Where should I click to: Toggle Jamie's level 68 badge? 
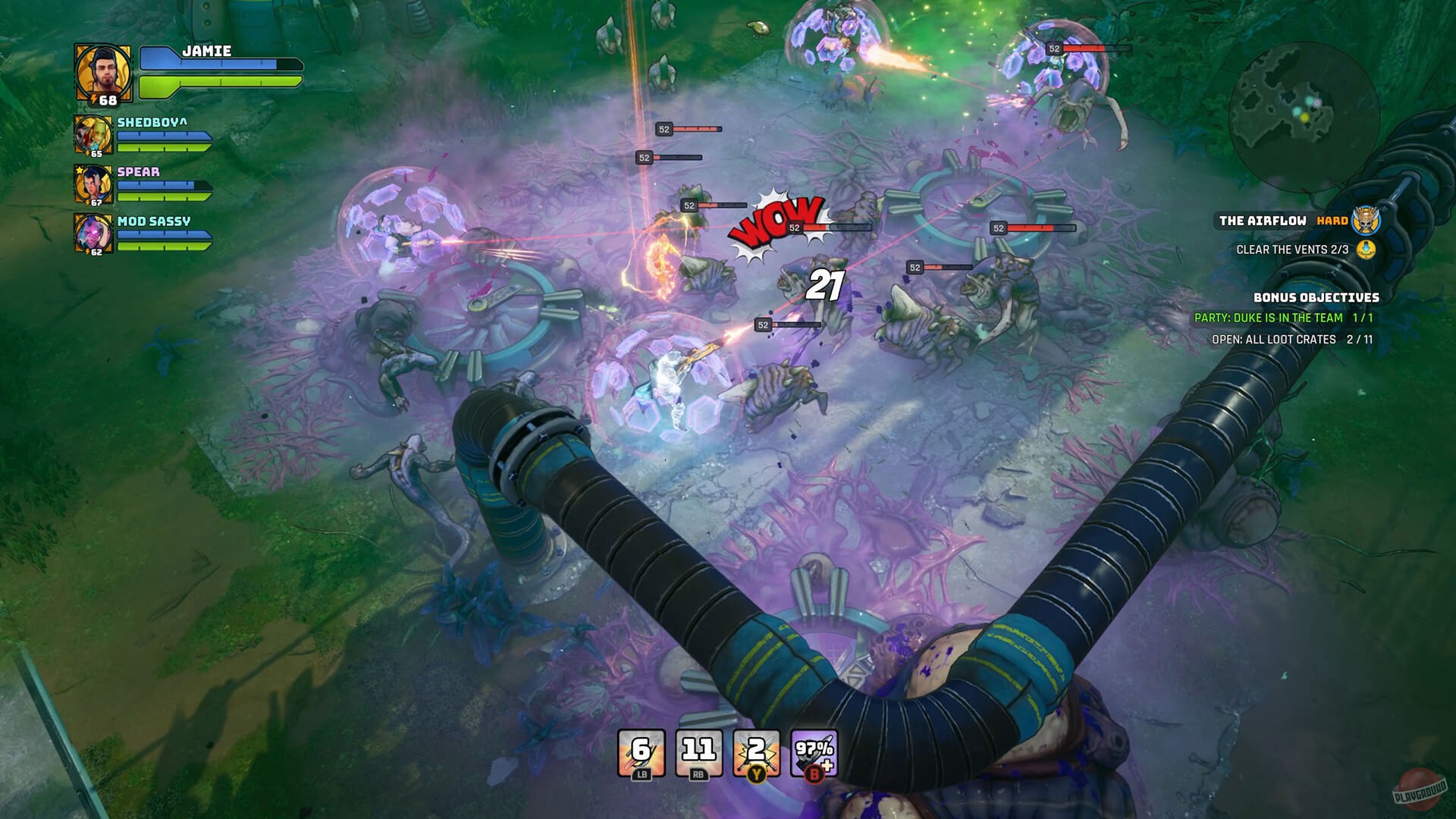[105, 101]
